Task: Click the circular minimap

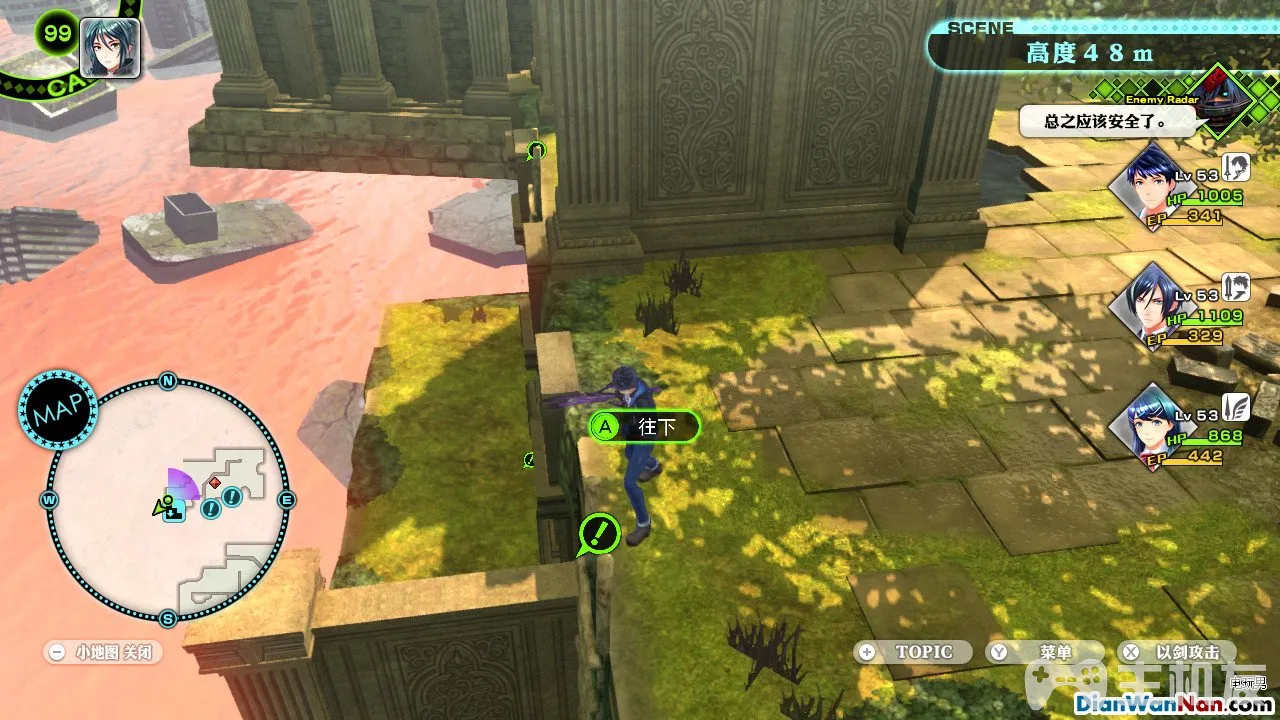Action: (168, 500)
